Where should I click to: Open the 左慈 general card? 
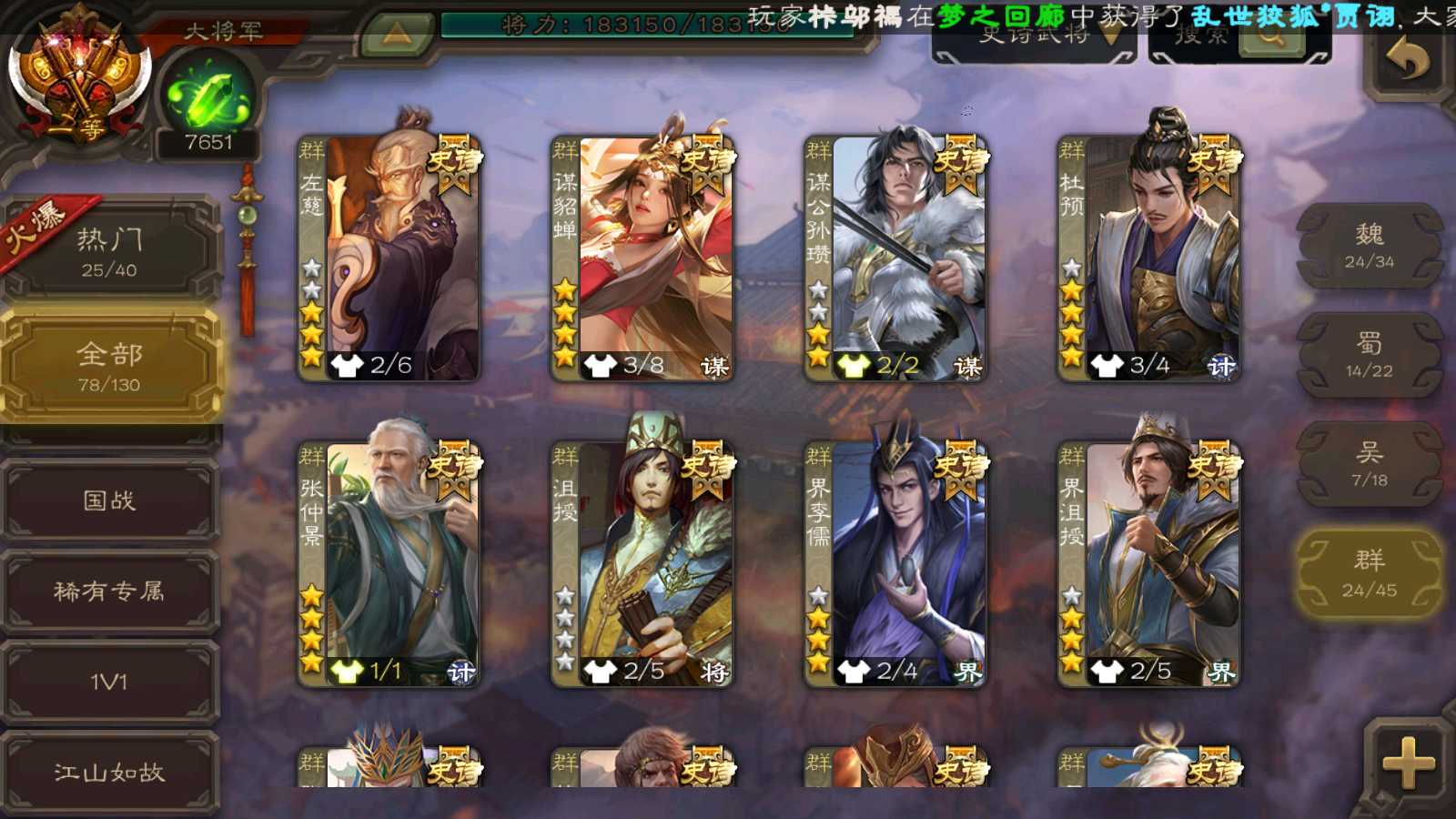point(389,258)
